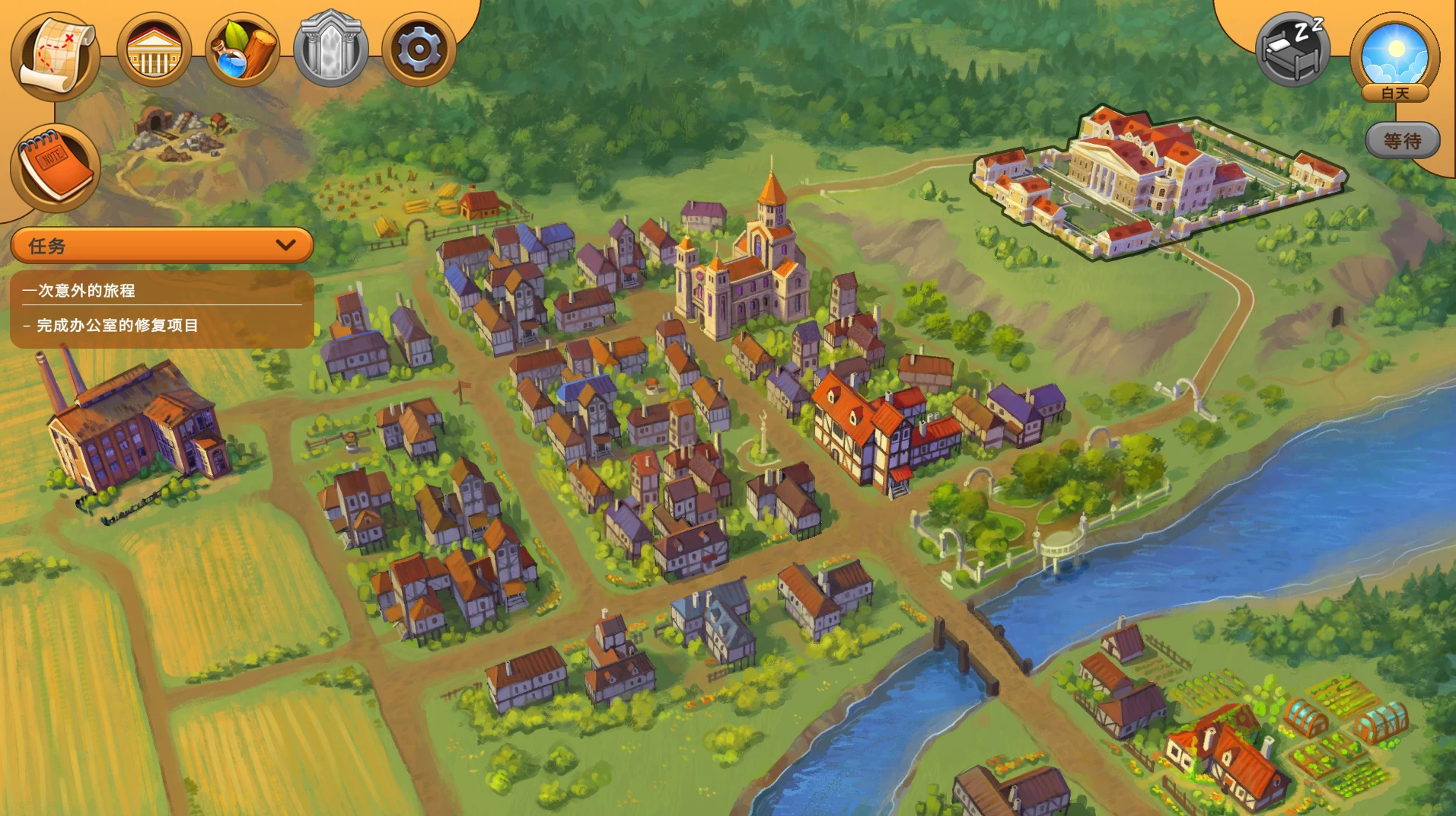This screenshot has width=1456, height=816.
Task: Click the 等待 wait button
Action: [x=1402, y=141]
